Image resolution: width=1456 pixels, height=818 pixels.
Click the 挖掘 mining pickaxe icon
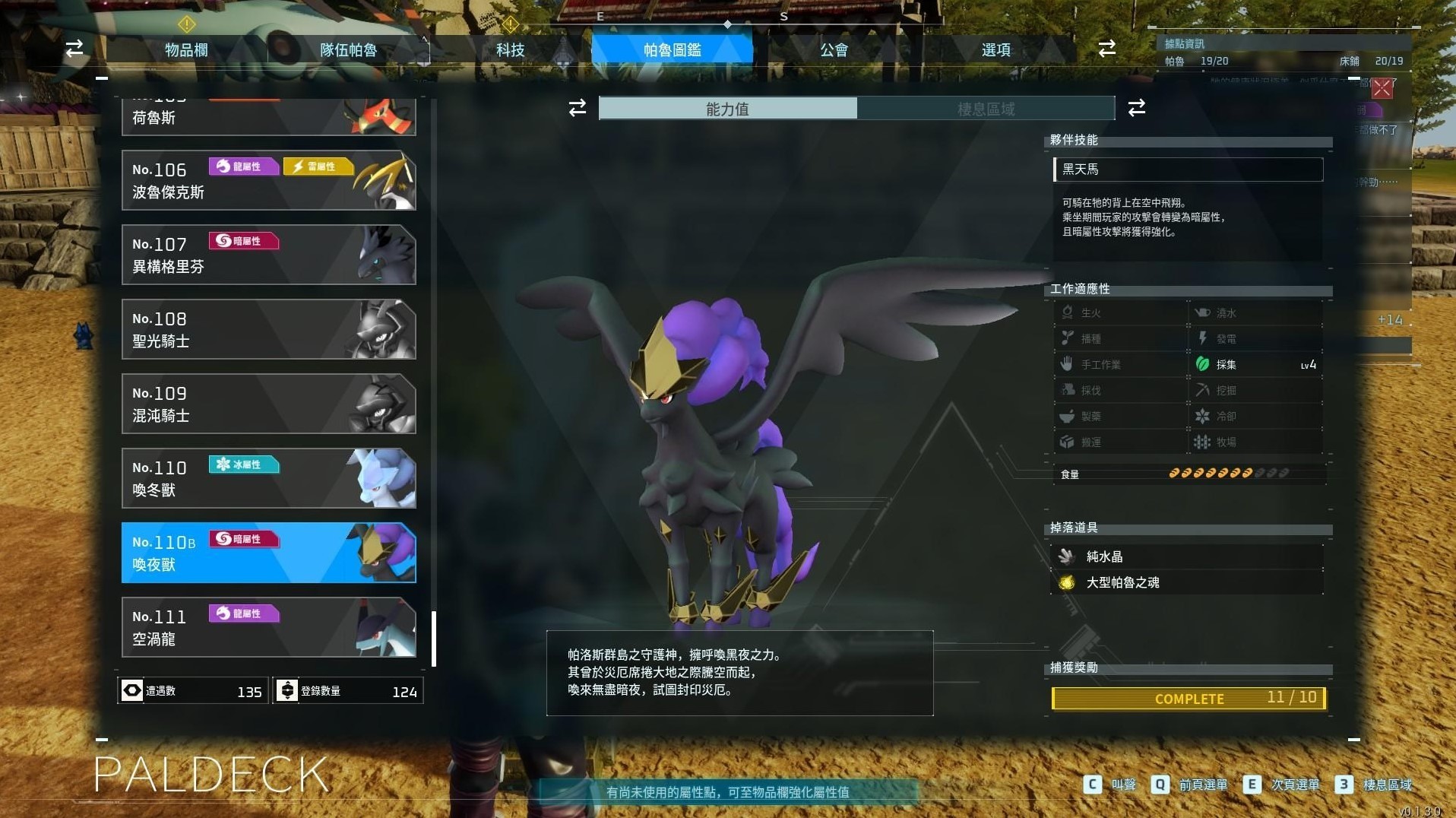1203,390
